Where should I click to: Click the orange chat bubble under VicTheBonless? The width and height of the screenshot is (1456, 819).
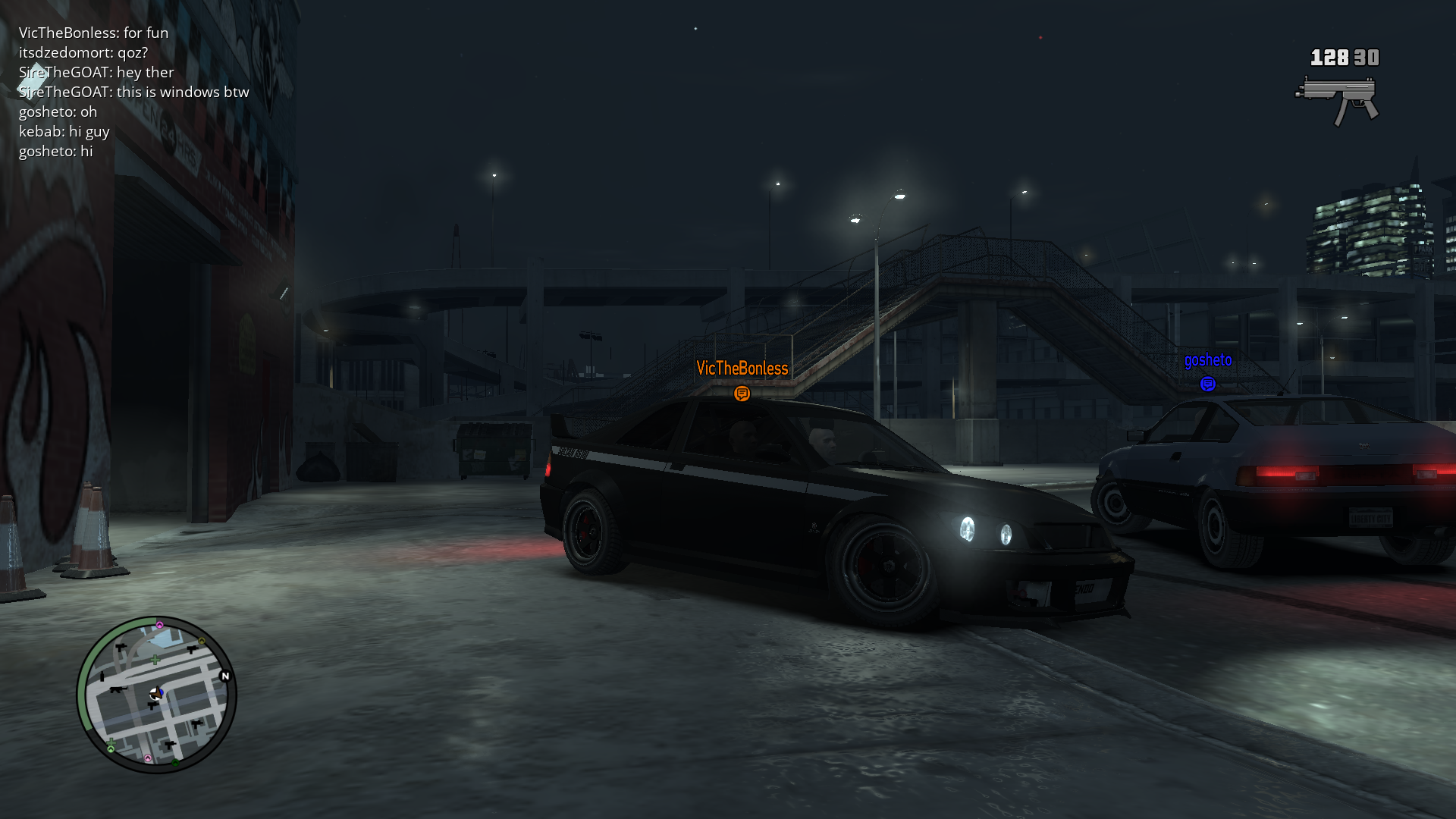(742, 394)
